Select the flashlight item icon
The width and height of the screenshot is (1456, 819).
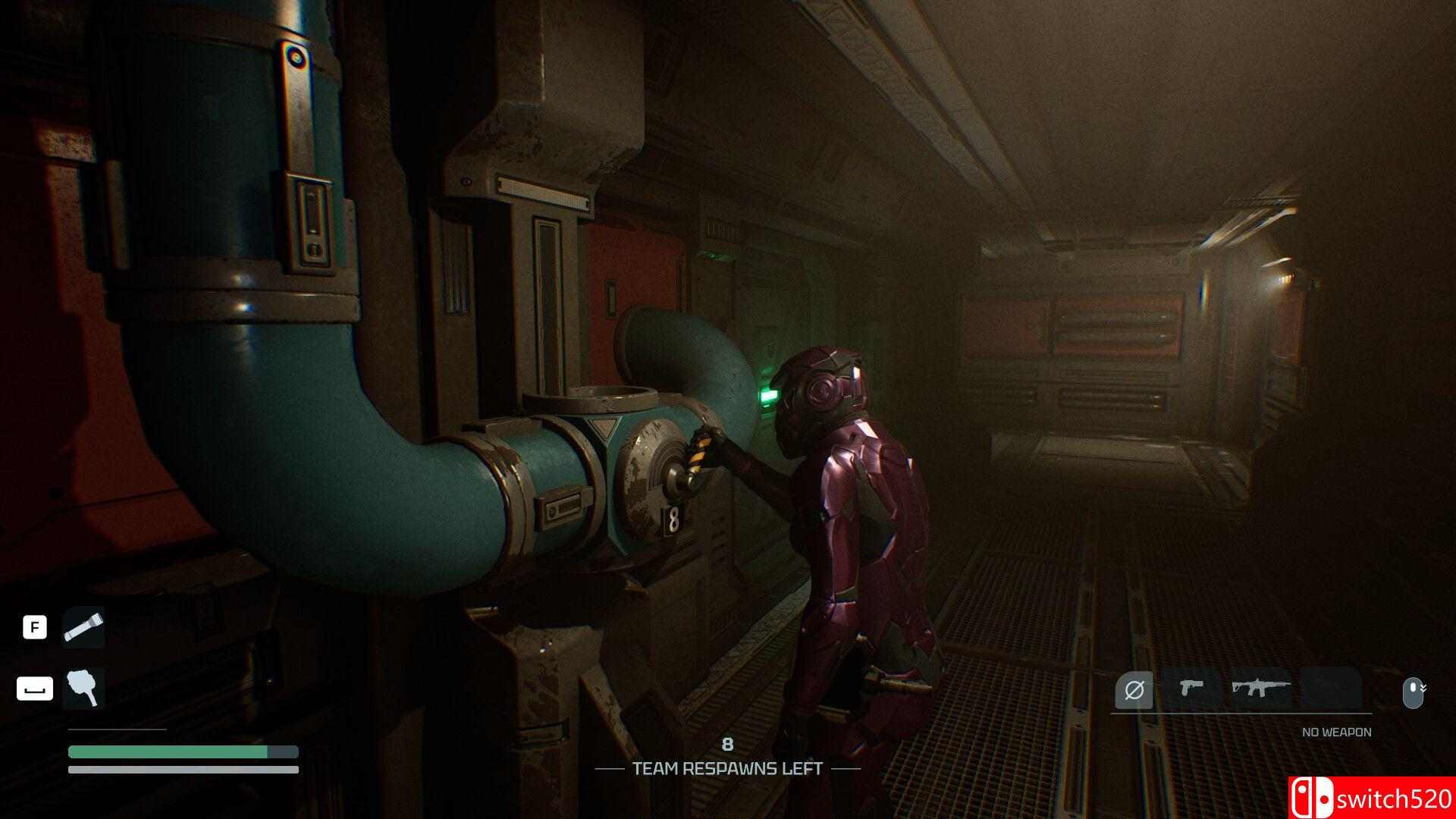[83, 627]
